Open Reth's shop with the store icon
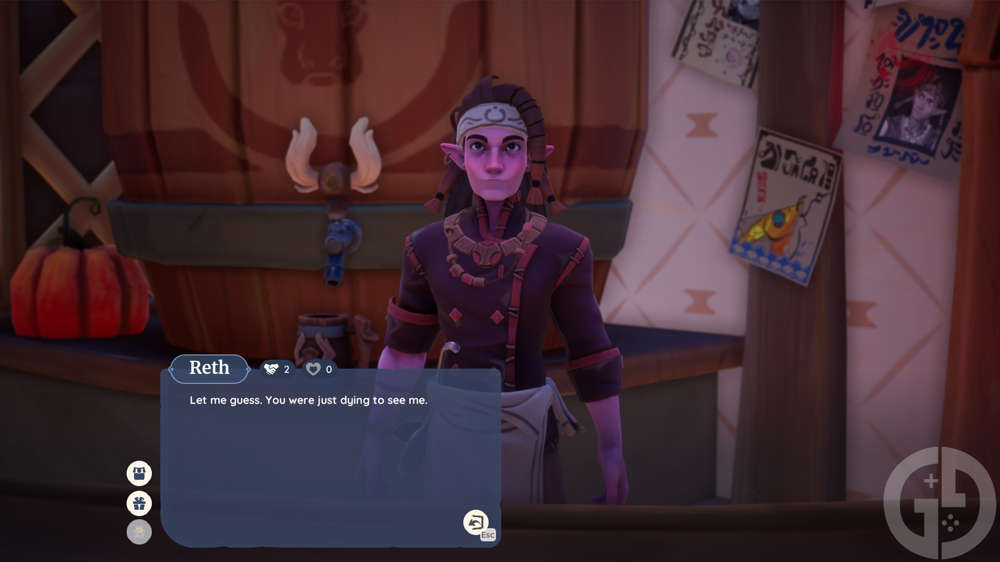This screenshot has width=1000, height=562. coord(139,473)
